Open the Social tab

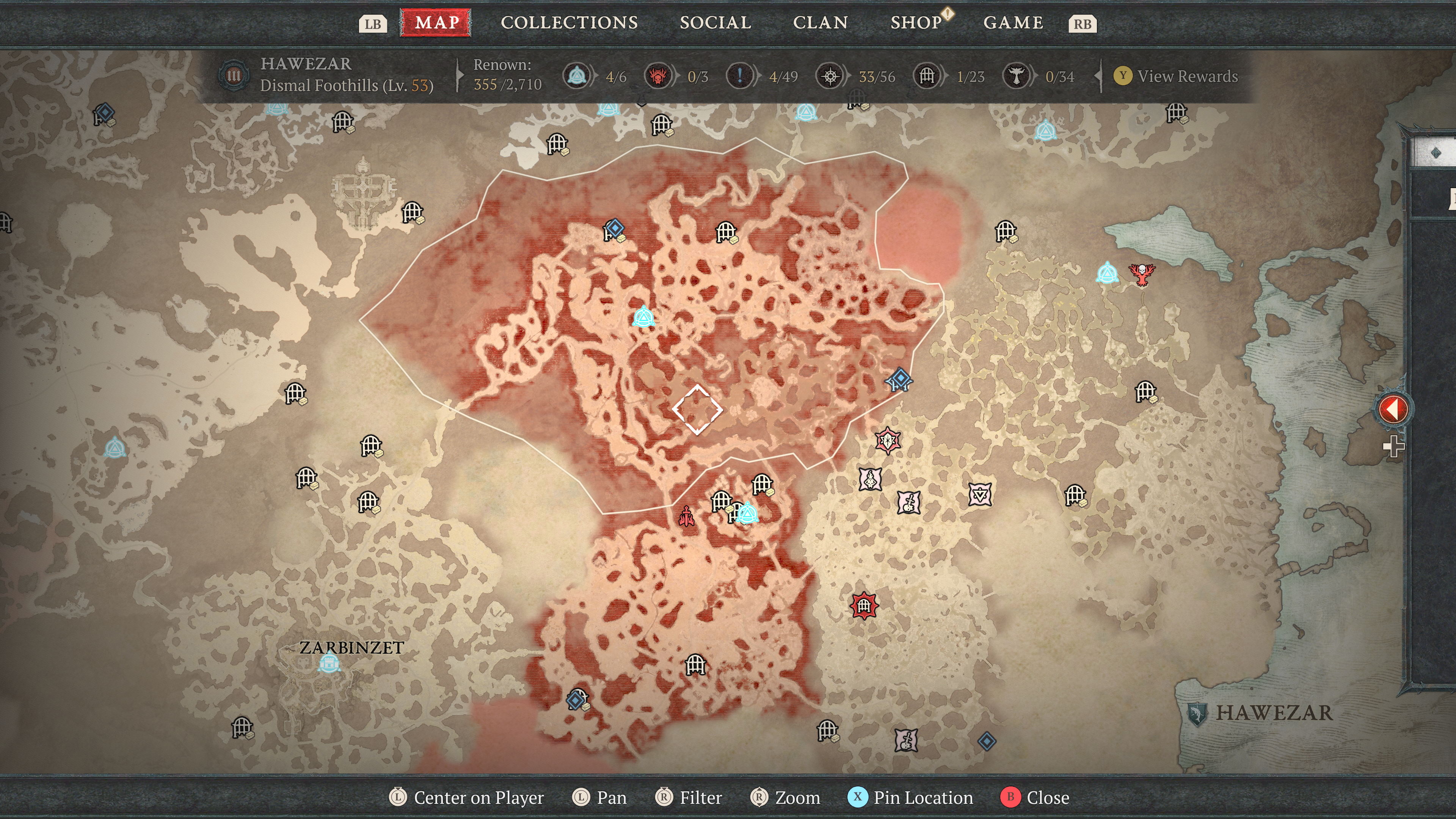715,23
